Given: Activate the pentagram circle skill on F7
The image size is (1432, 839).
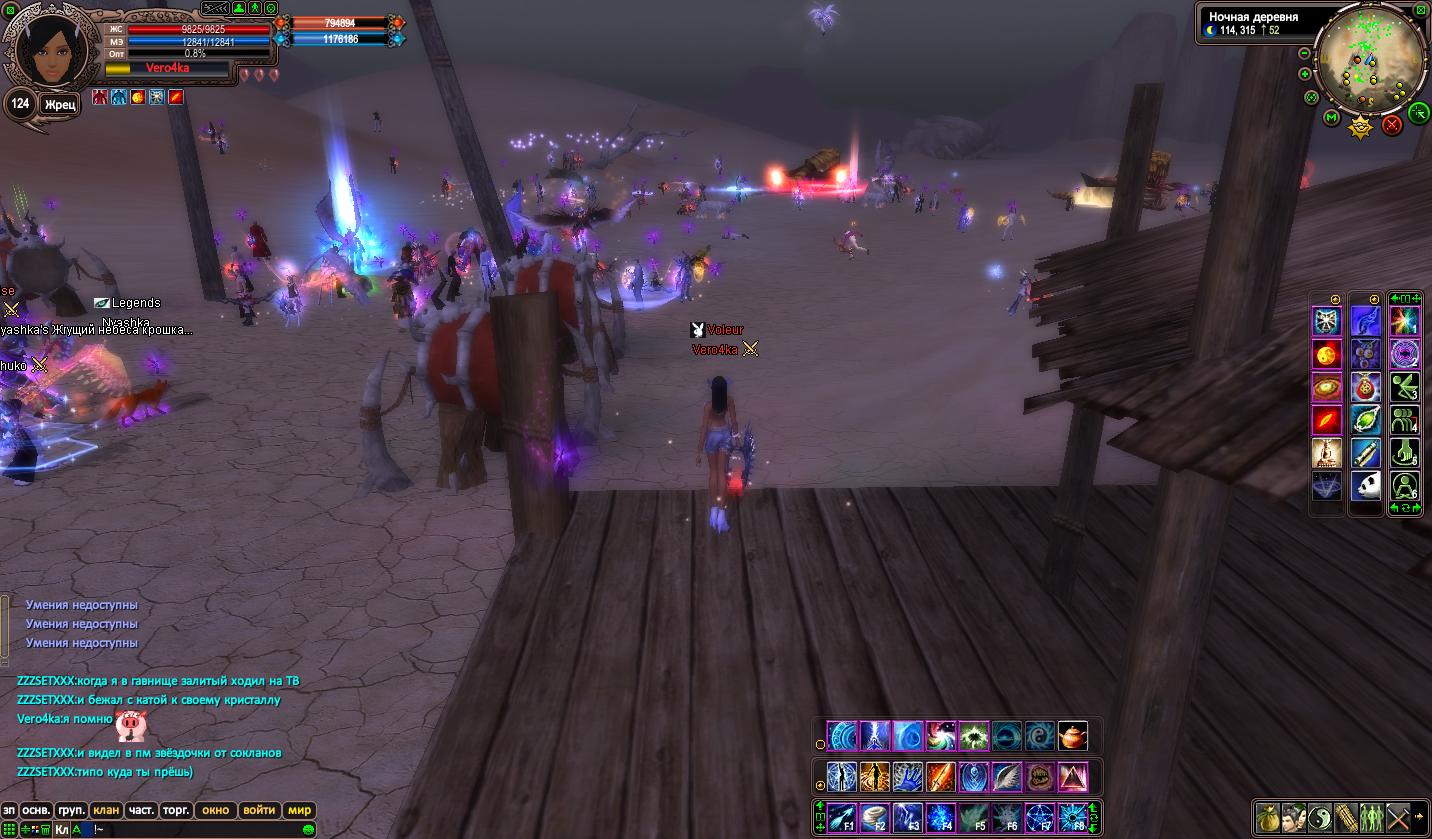Looking at the screenshot, I should click(1039, 817).
